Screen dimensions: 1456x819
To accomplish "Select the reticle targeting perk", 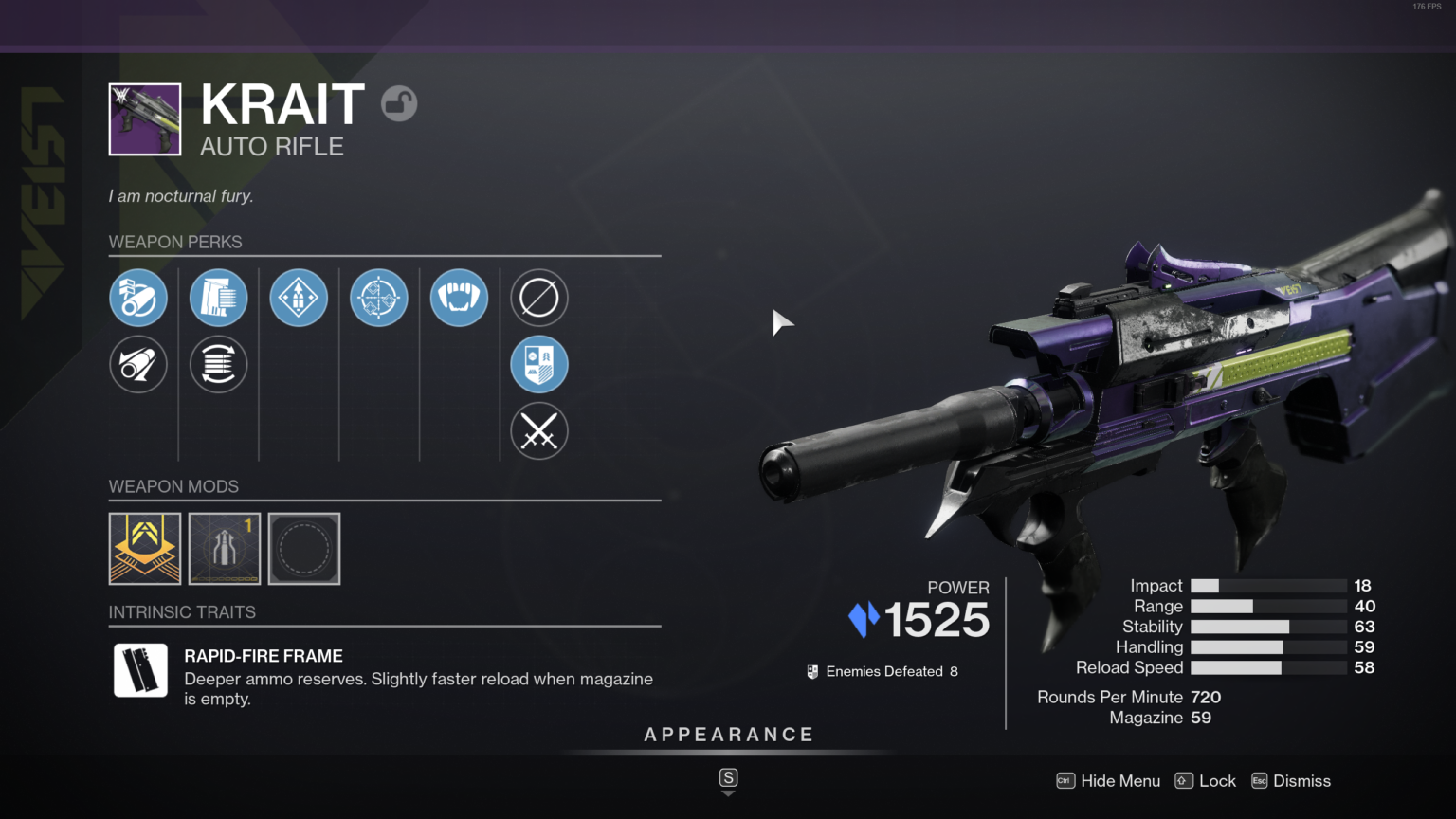I will tap(378, 298).
